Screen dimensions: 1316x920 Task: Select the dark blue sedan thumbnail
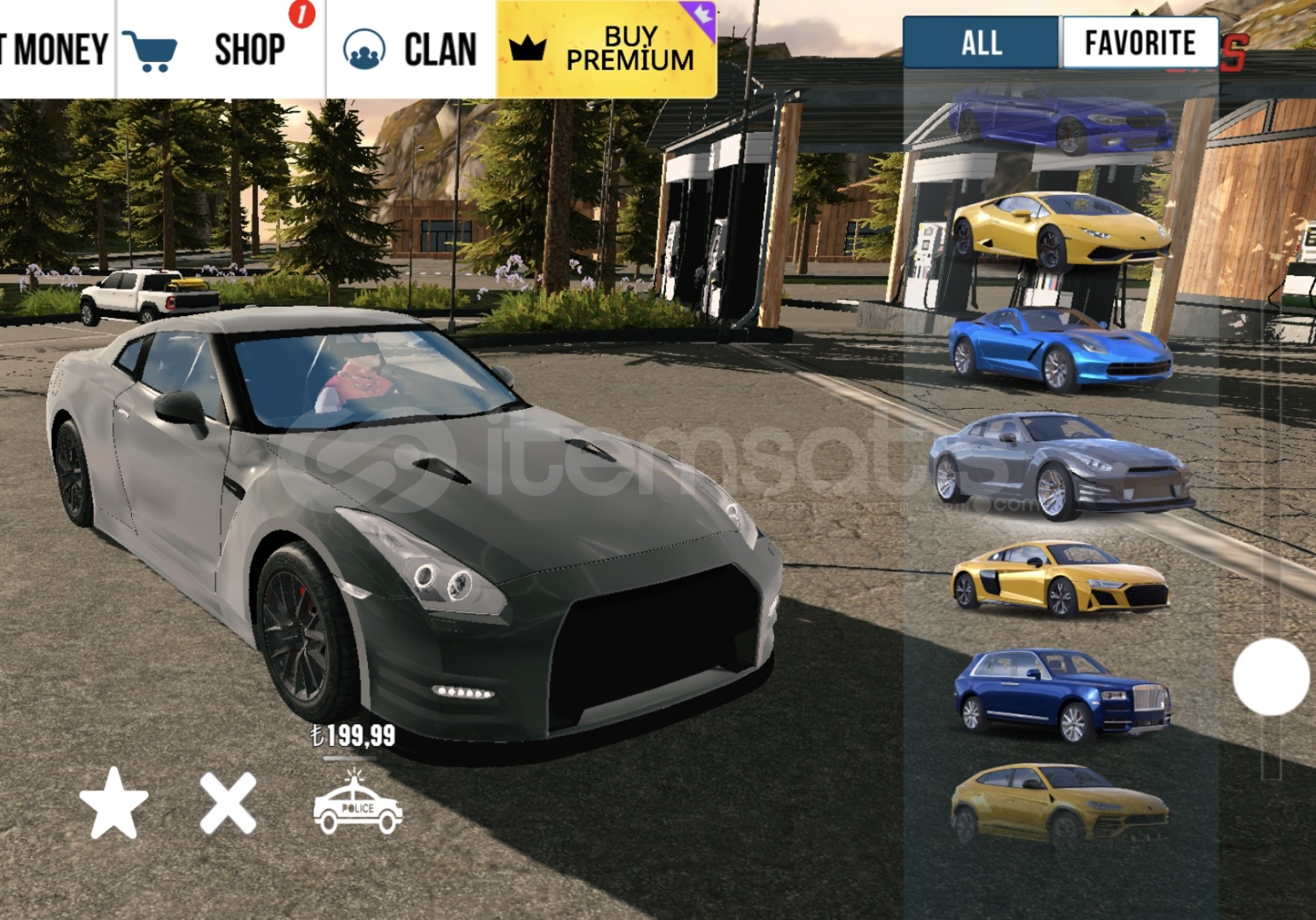pyautogui.click(x=1060, y=119)
